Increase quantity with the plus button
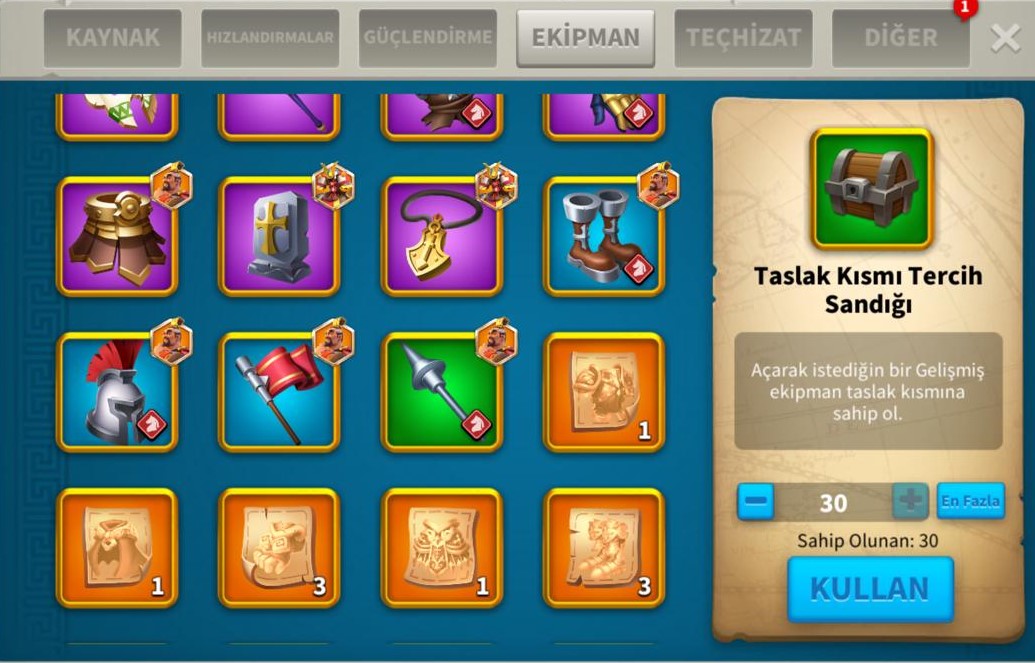This screenshot has width=1035, height=663. [x=910, y=502]
